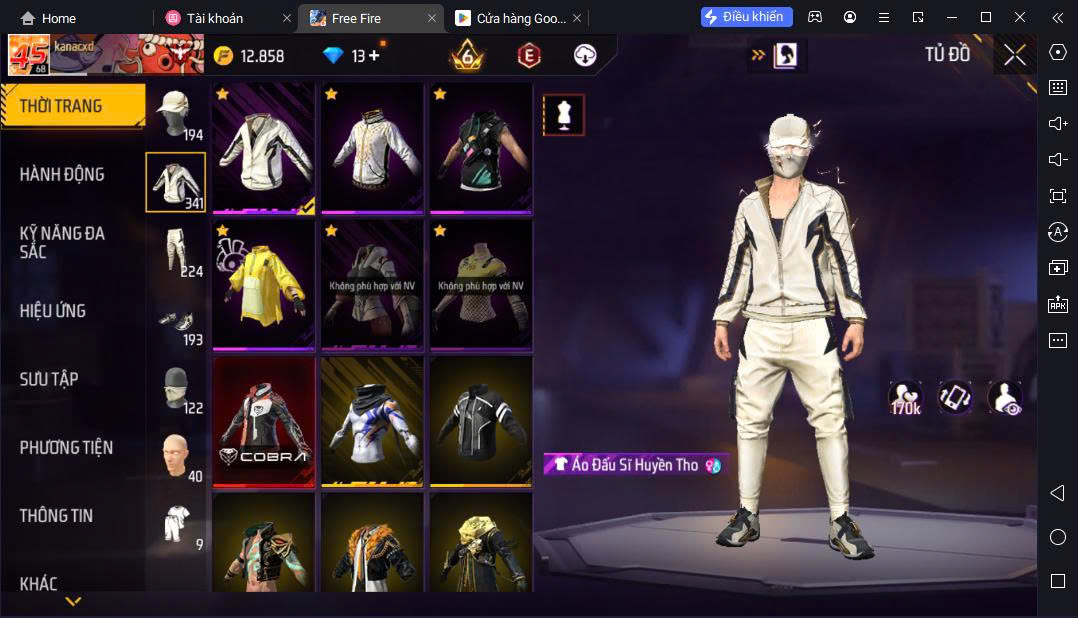Image resolution: width=1078 pixels, height=618 pixels.
Task: Equip the yellow bunny hoodie item
Action: [x=264, y=284]
